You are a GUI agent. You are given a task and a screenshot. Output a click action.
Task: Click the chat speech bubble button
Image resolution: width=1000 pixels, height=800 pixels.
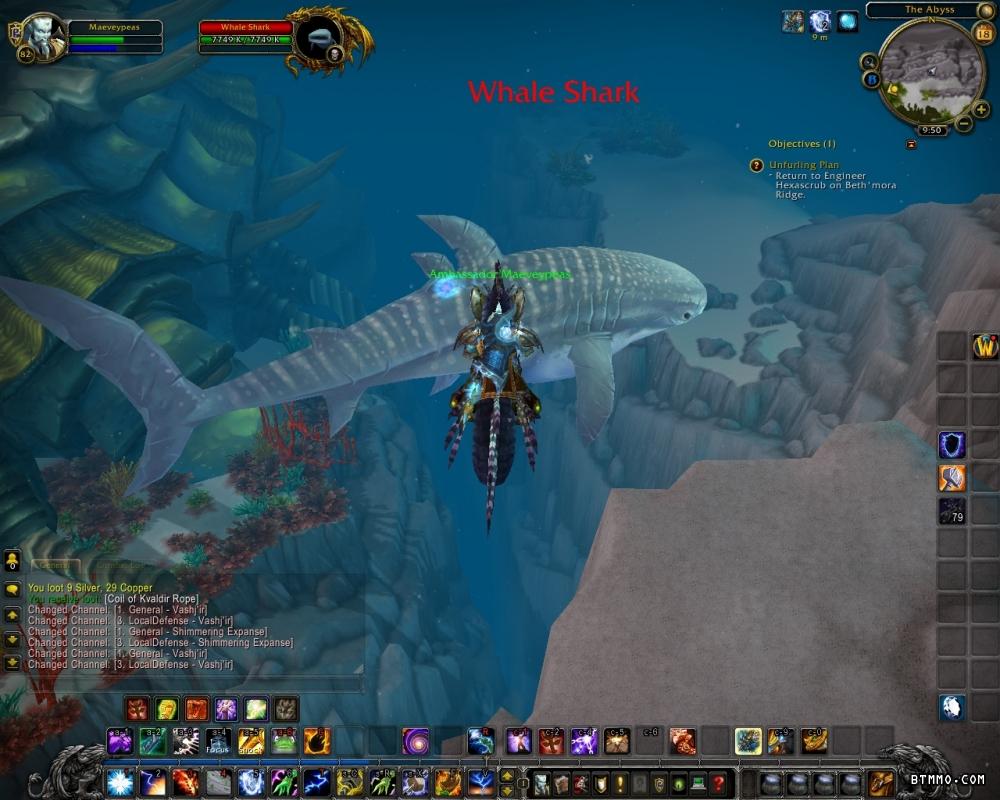point(12,590)
